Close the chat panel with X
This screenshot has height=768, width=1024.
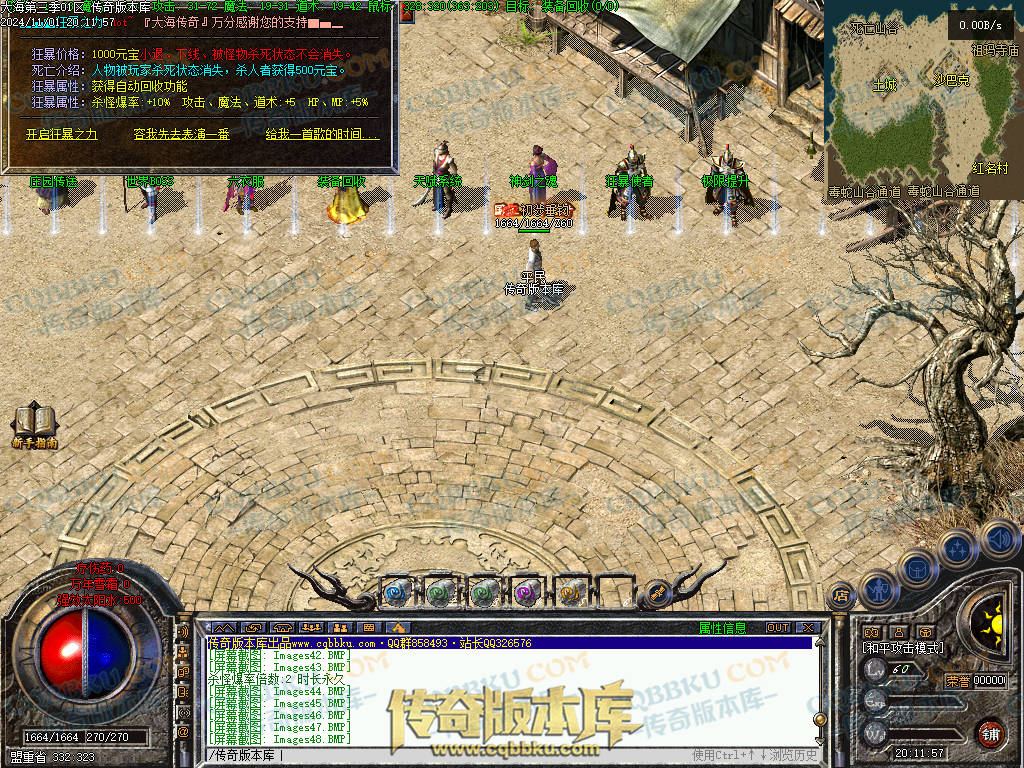point(807,628)
